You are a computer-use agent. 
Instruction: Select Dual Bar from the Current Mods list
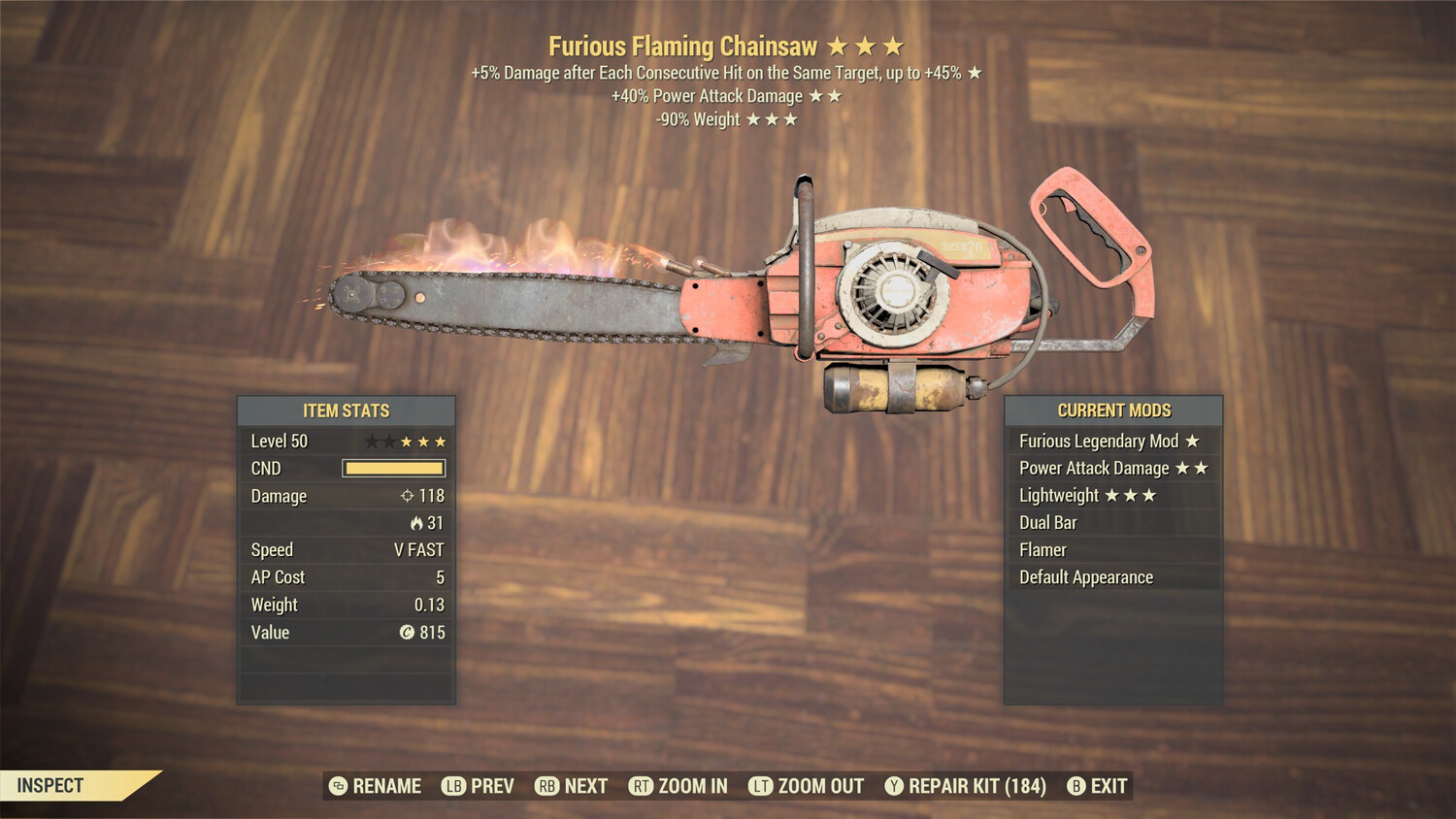(1048, 522)
